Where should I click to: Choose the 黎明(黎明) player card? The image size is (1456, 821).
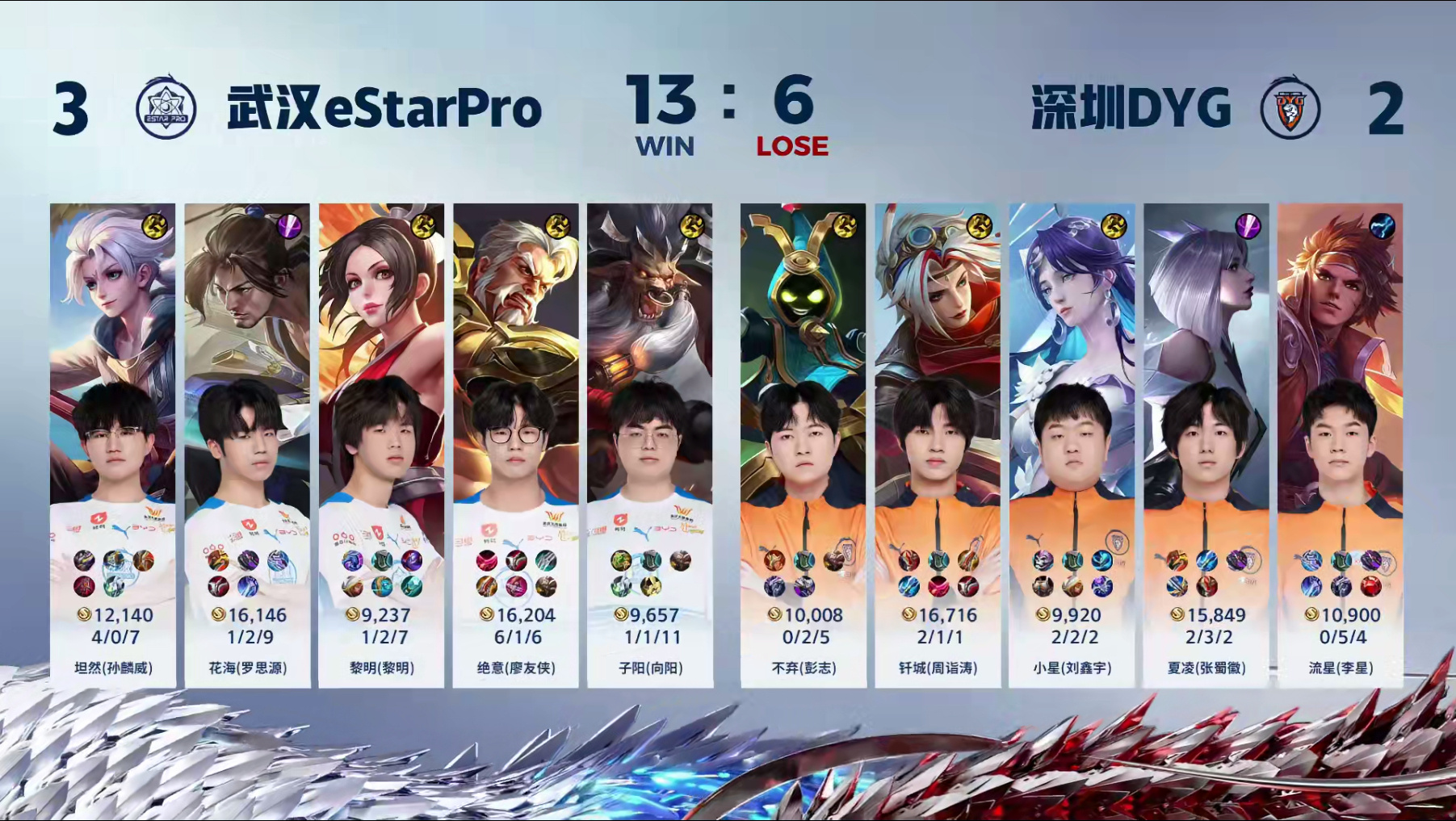pos(381,444)
